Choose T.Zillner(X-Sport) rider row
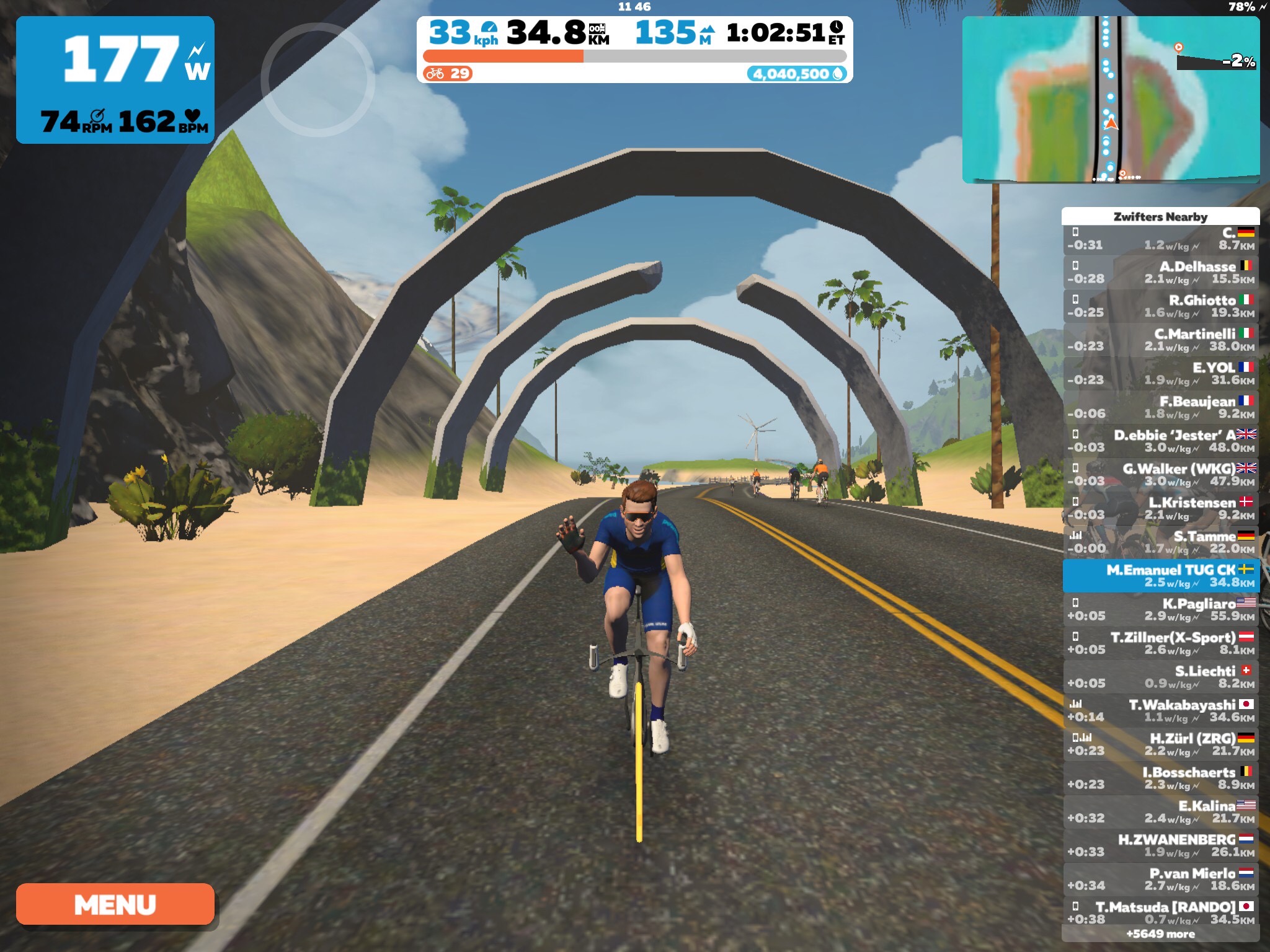Image resolution: width=1270 pixels, height=952 pixels. 1160,643
